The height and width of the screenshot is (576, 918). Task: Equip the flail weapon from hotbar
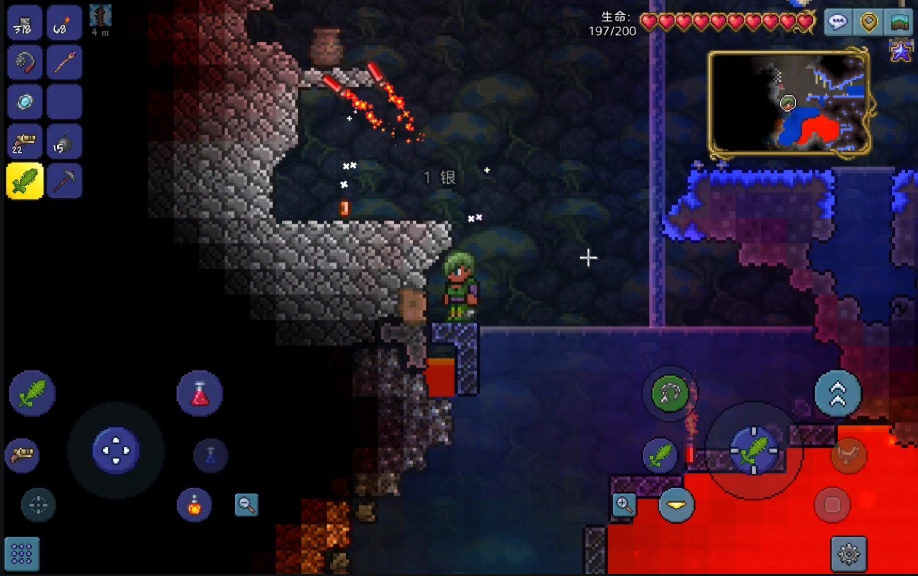click(x=24, y=63)
